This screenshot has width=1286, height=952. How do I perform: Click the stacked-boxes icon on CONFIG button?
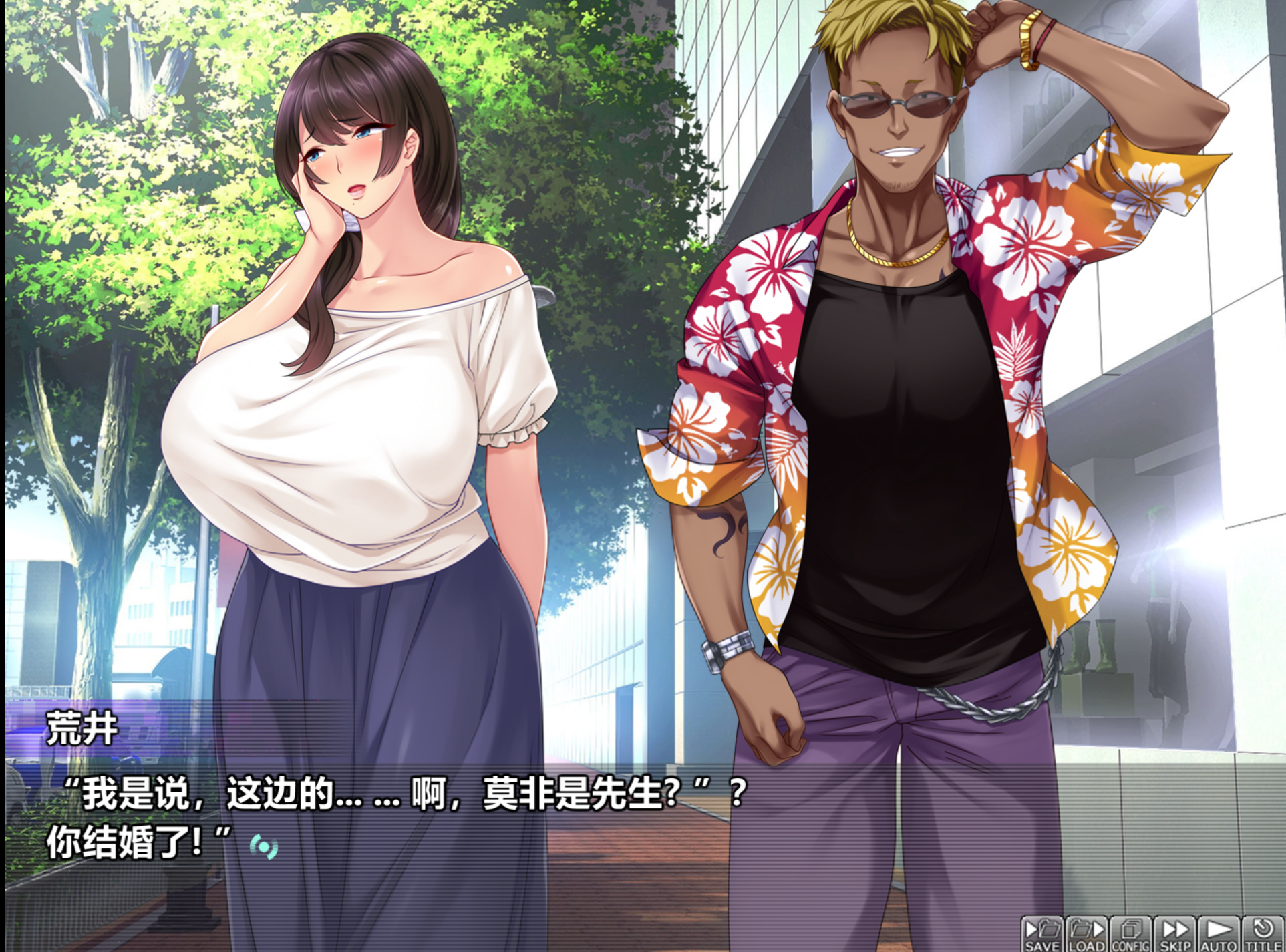coord(1131,929)
